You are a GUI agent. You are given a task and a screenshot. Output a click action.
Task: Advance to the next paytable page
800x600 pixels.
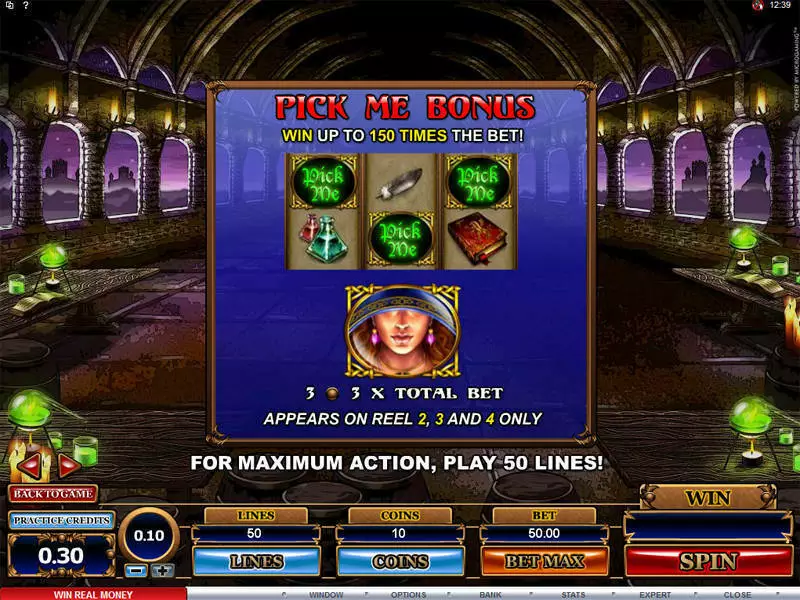click(69, 465)
